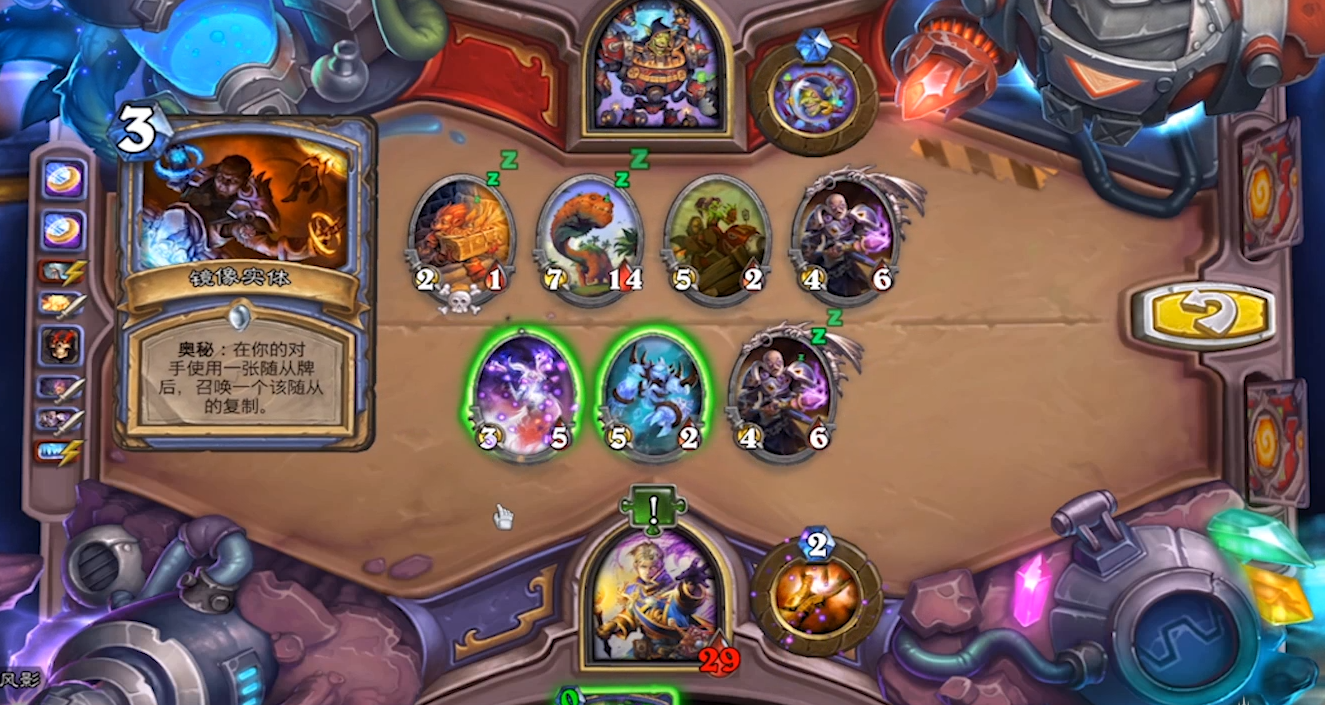Click your own deck pile

point(1276,440)
